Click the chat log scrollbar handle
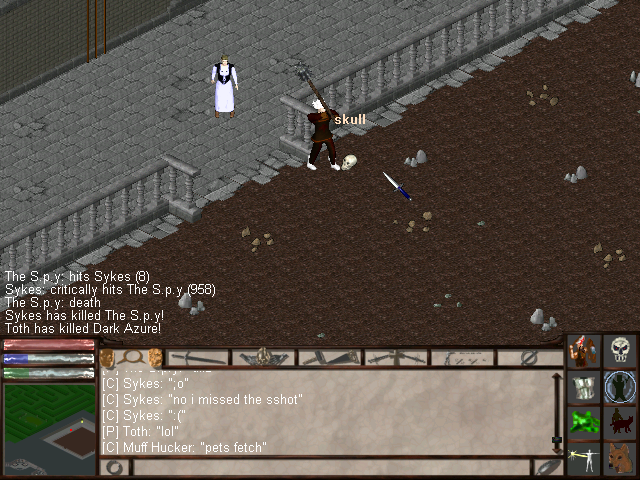Screen dimensions: 640x480 click(x=557, y=439)
